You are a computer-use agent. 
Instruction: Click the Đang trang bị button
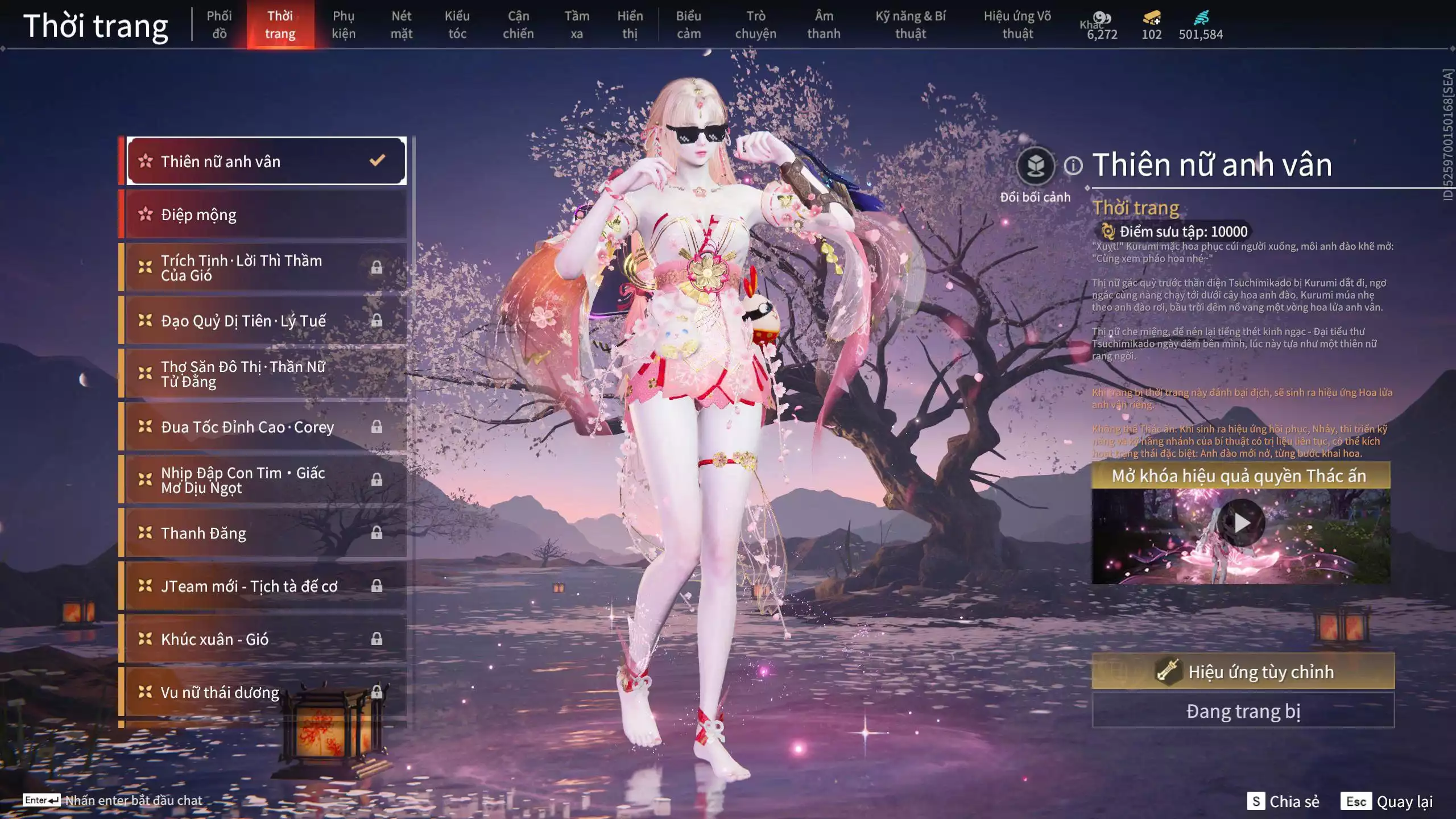[1243, 711]
